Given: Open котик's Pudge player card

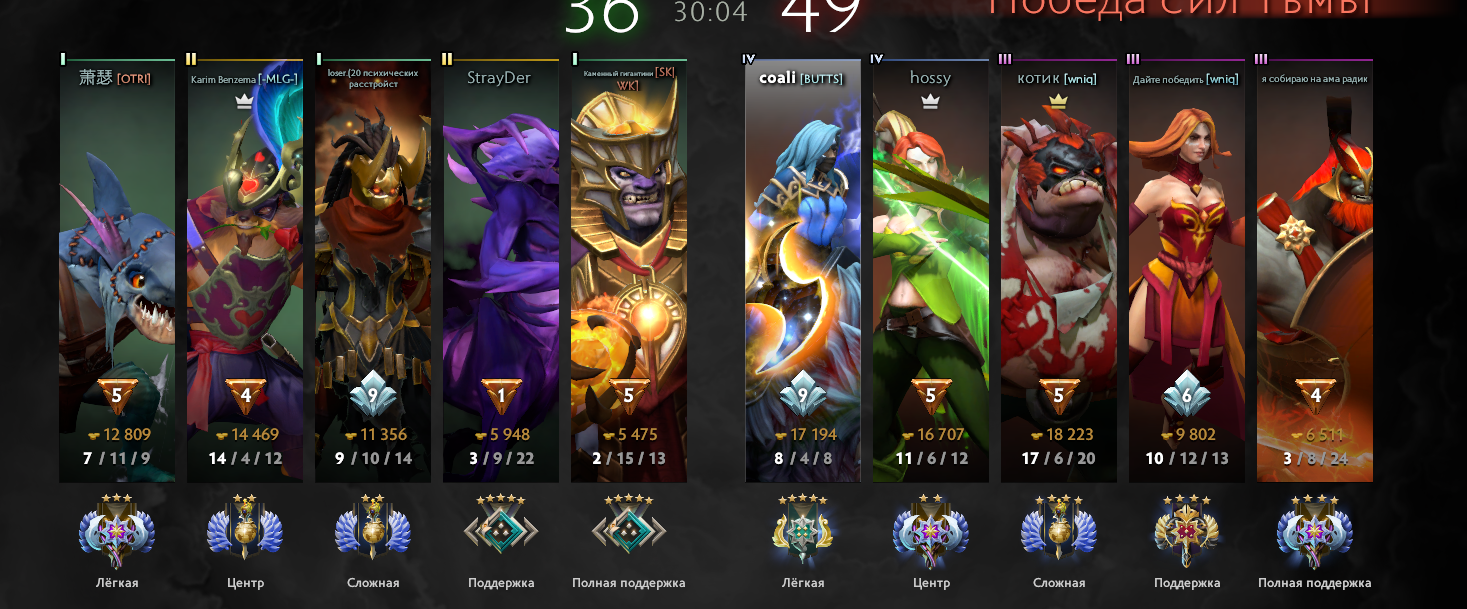Looking at the screenshot, I should click(1059, 270).
